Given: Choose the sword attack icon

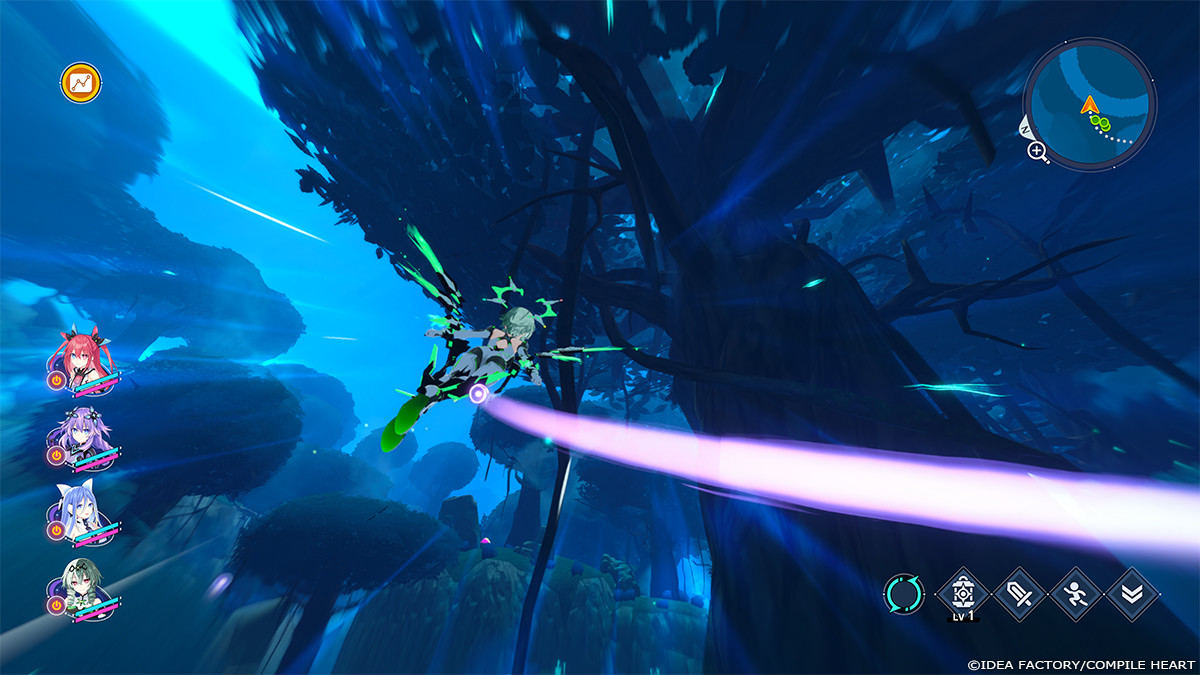Looking at the screenshot, I should point(1020,594).
